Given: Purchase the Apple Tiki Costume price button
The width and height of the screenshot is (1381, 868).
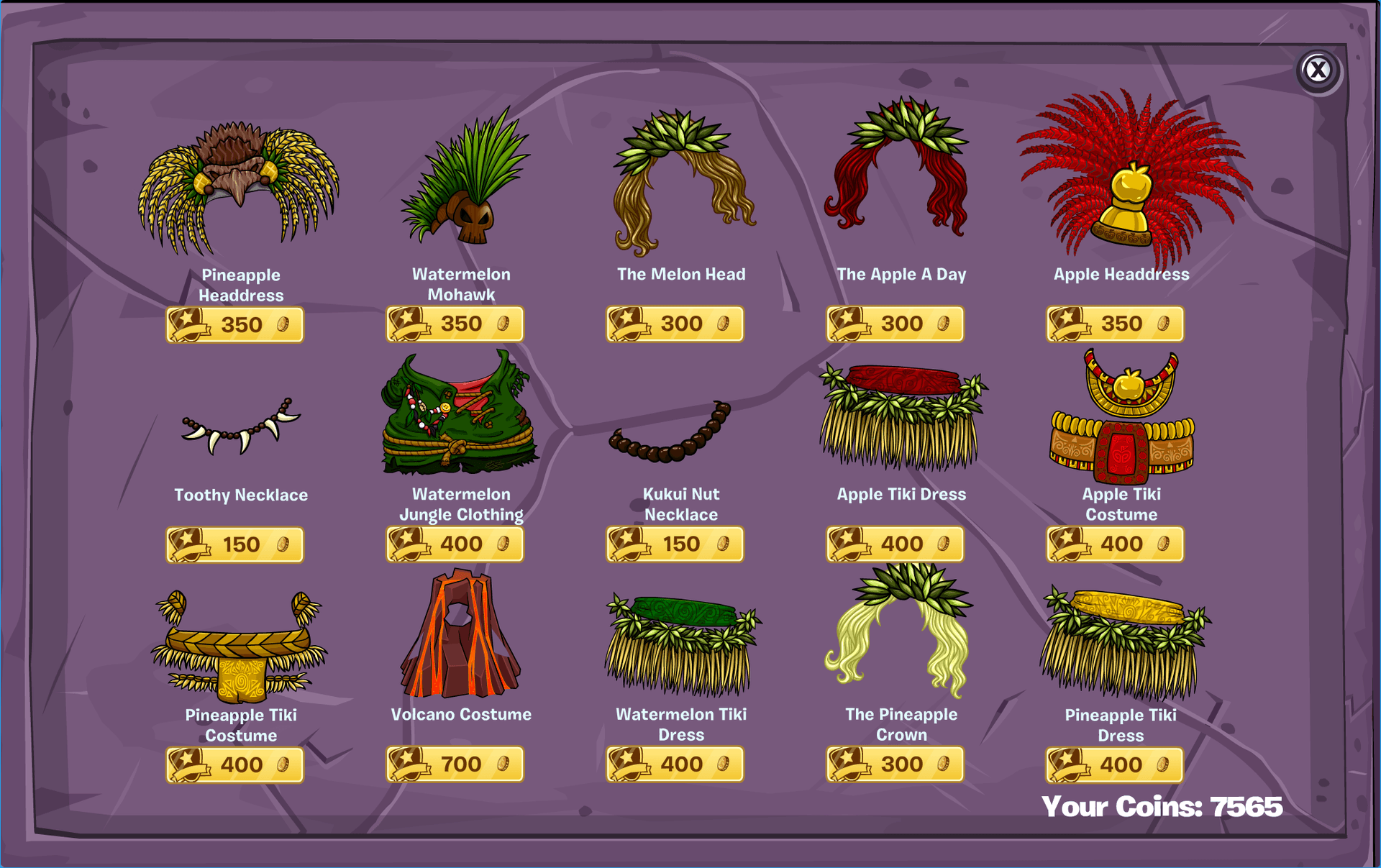Looking at the screenshot, I should [1115, 544].
